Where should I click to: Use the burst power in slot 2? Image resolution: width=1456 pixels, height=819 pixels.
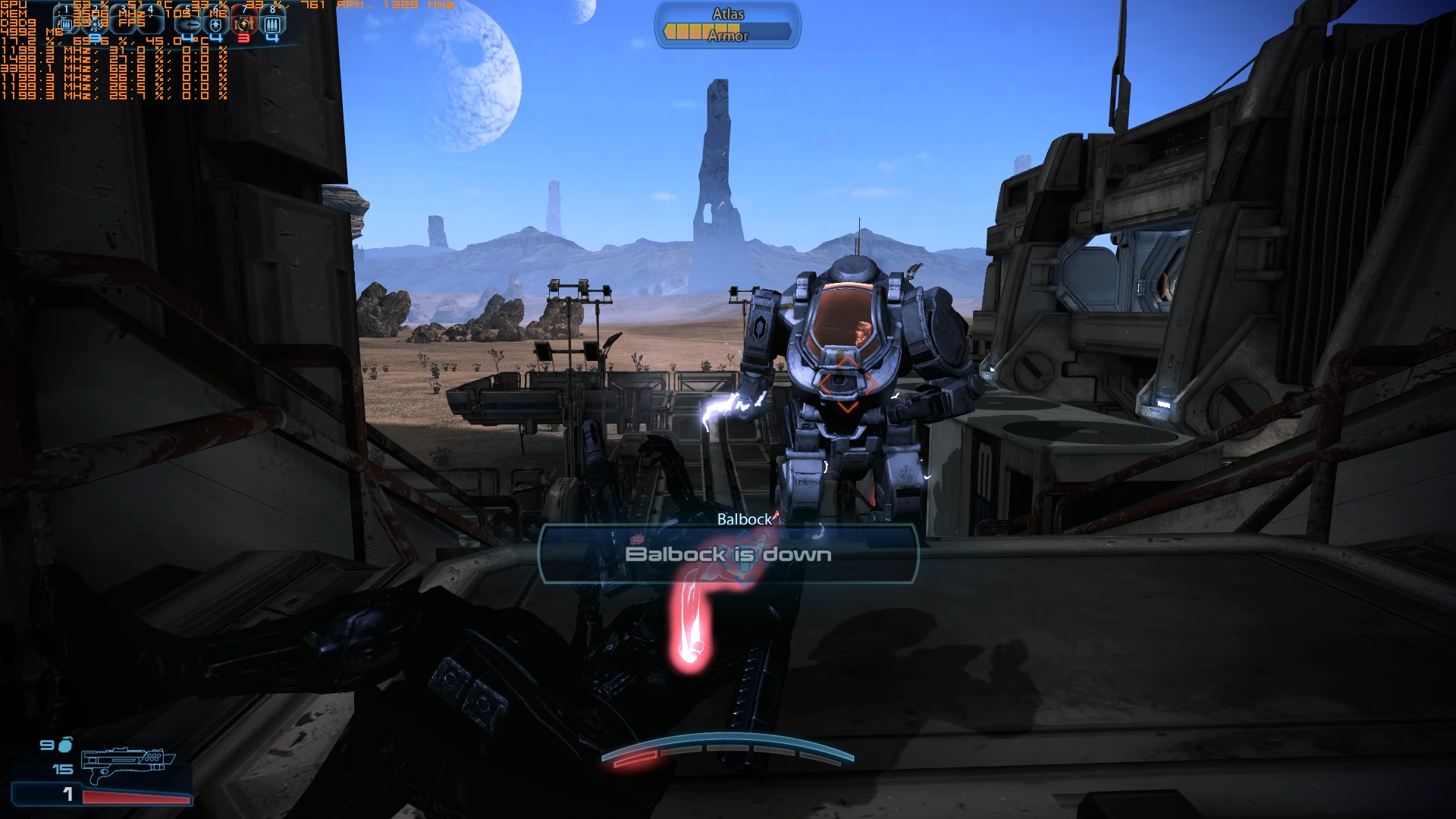[96, 24]
